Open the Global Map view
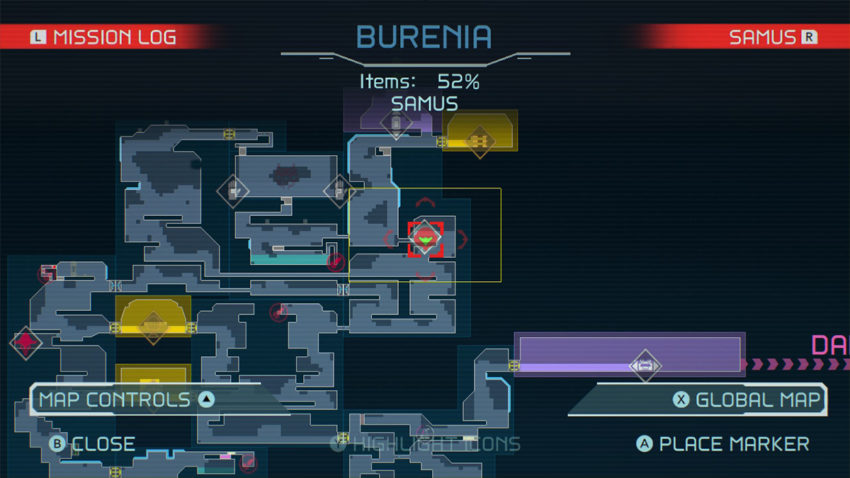The image size is (850, 478). coord(748,400)
